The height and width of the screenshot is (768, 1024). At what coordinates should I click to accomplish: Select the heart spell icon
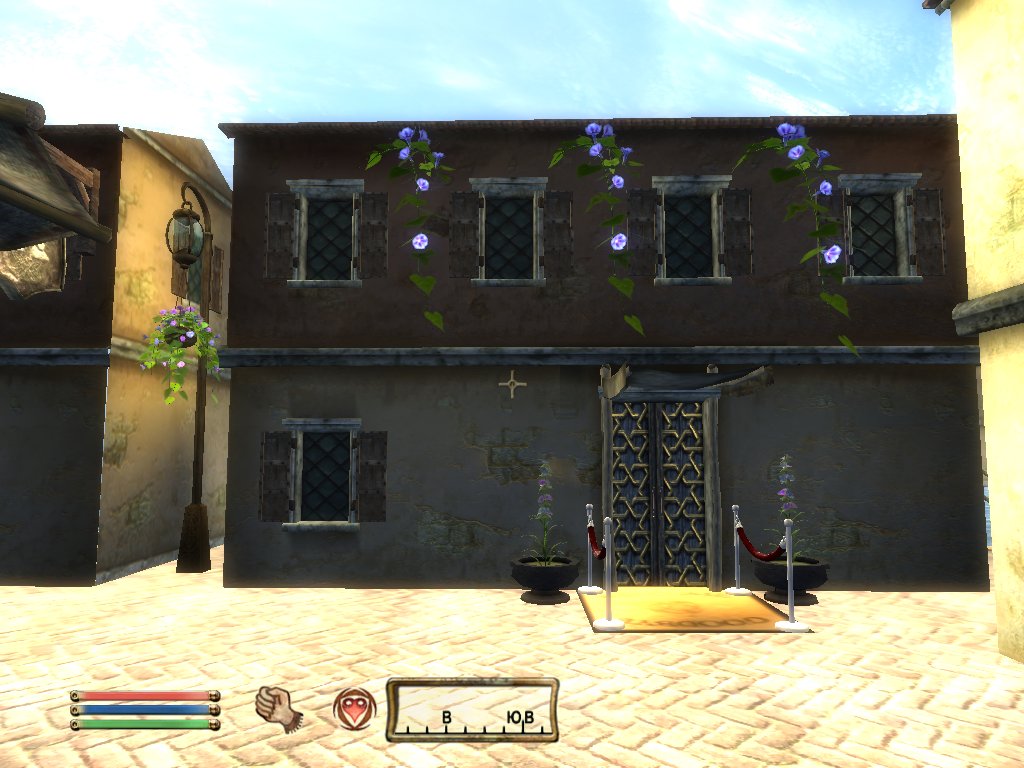(x=354, y=708)
